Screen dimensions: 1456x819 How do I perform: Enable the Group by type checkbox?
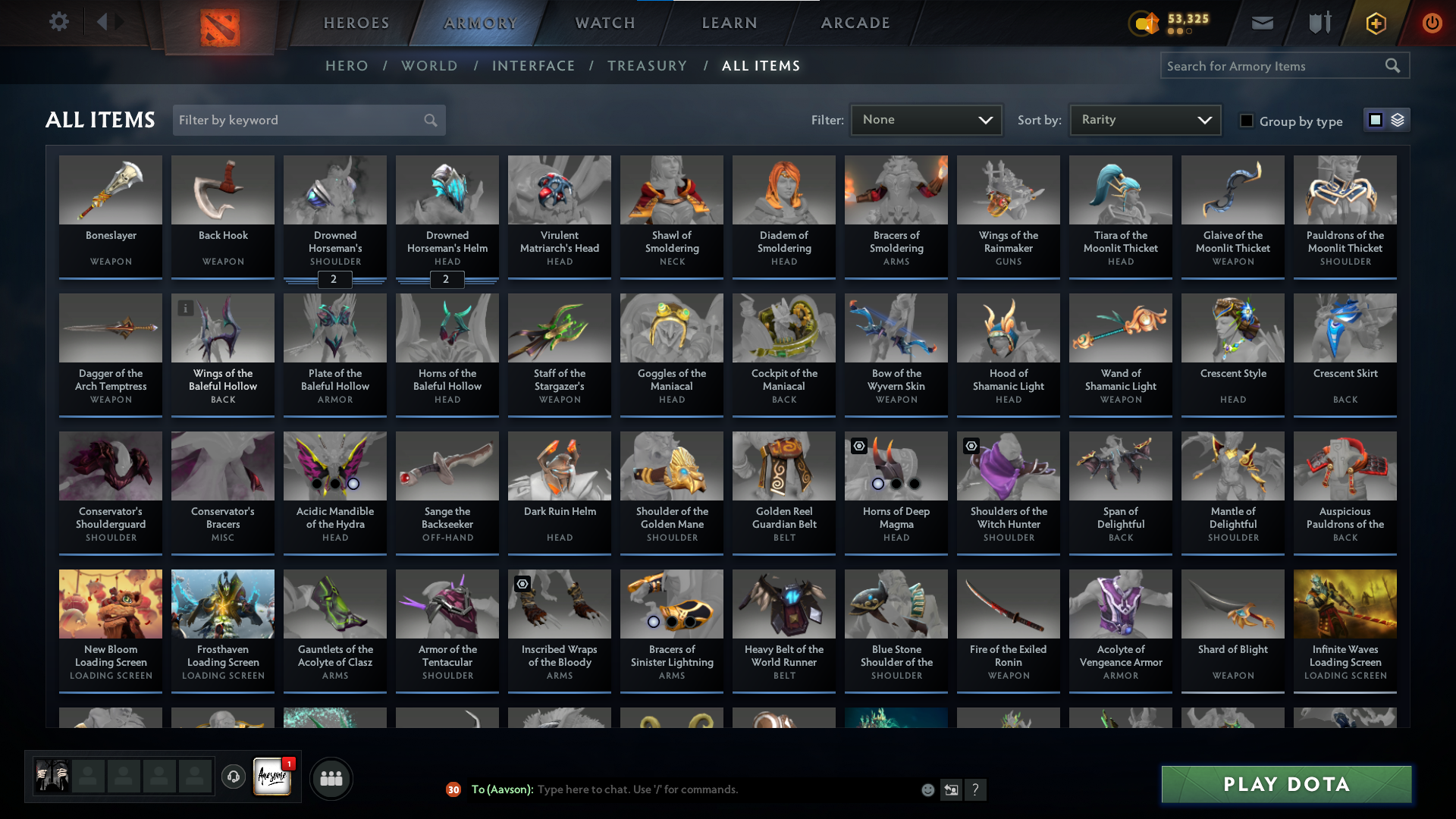click(x=1247, y=121)
